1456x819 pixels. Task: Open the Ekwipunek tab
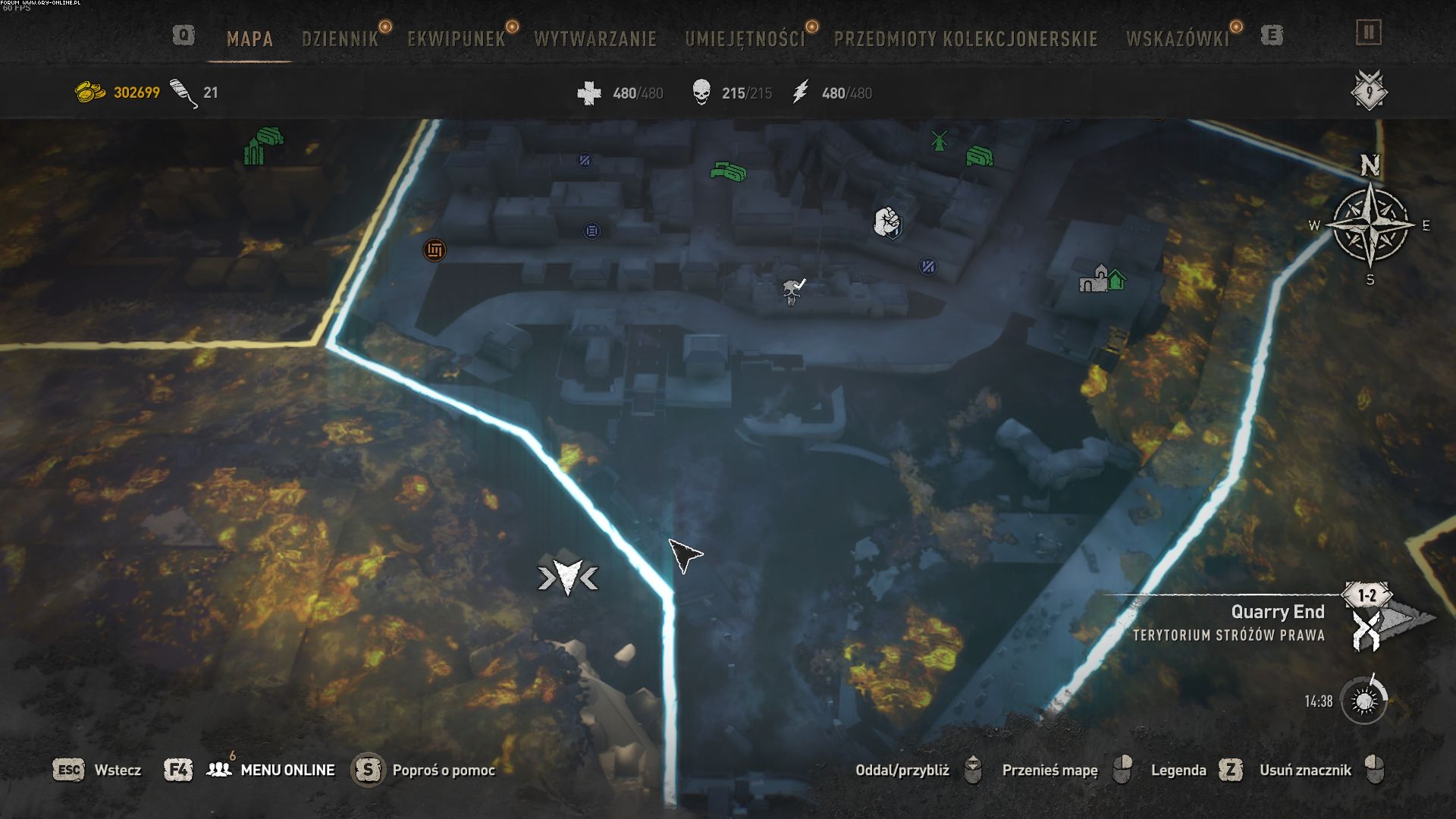[456, 39]
